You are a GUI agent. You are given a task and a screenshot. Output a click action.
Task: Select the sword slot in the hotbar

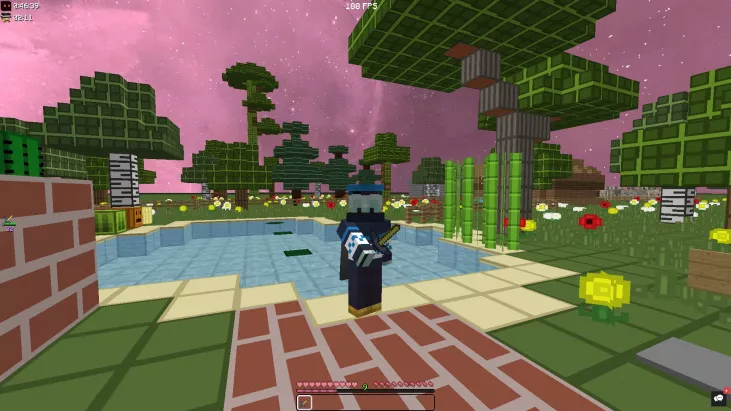tap(305, 402)
